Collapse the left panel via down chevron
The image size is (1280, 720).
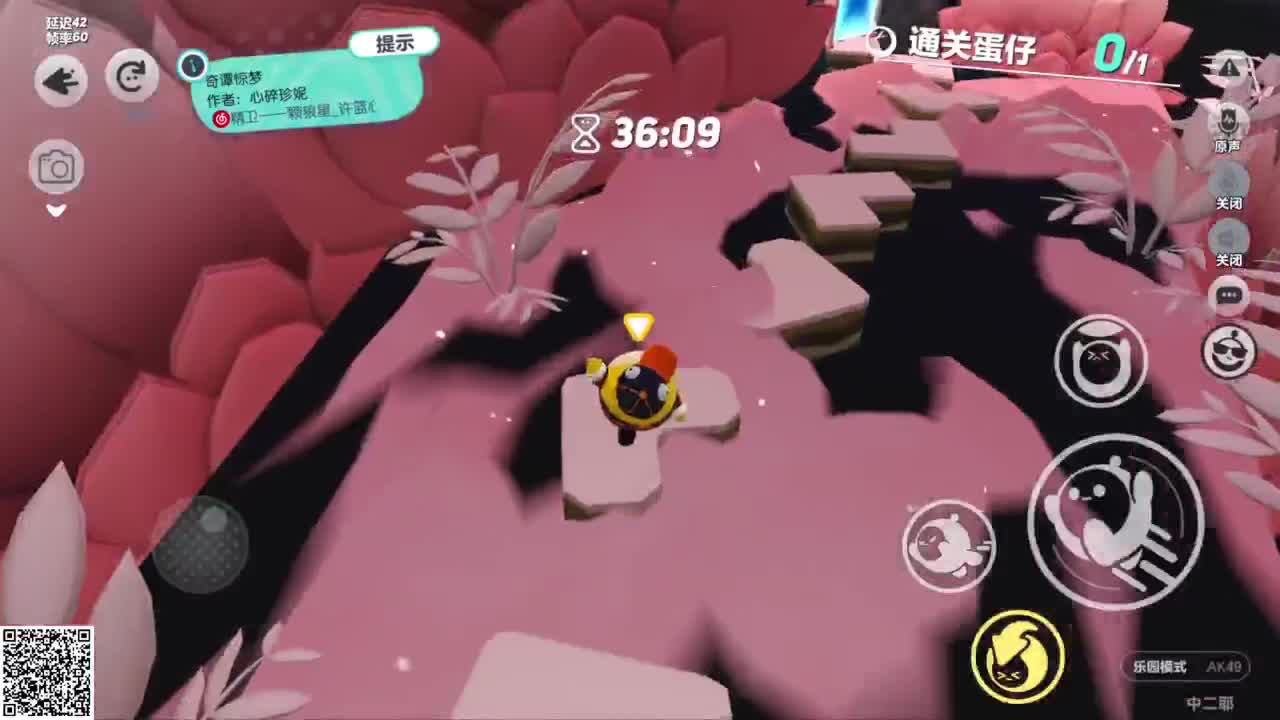(x=56, y=211)
